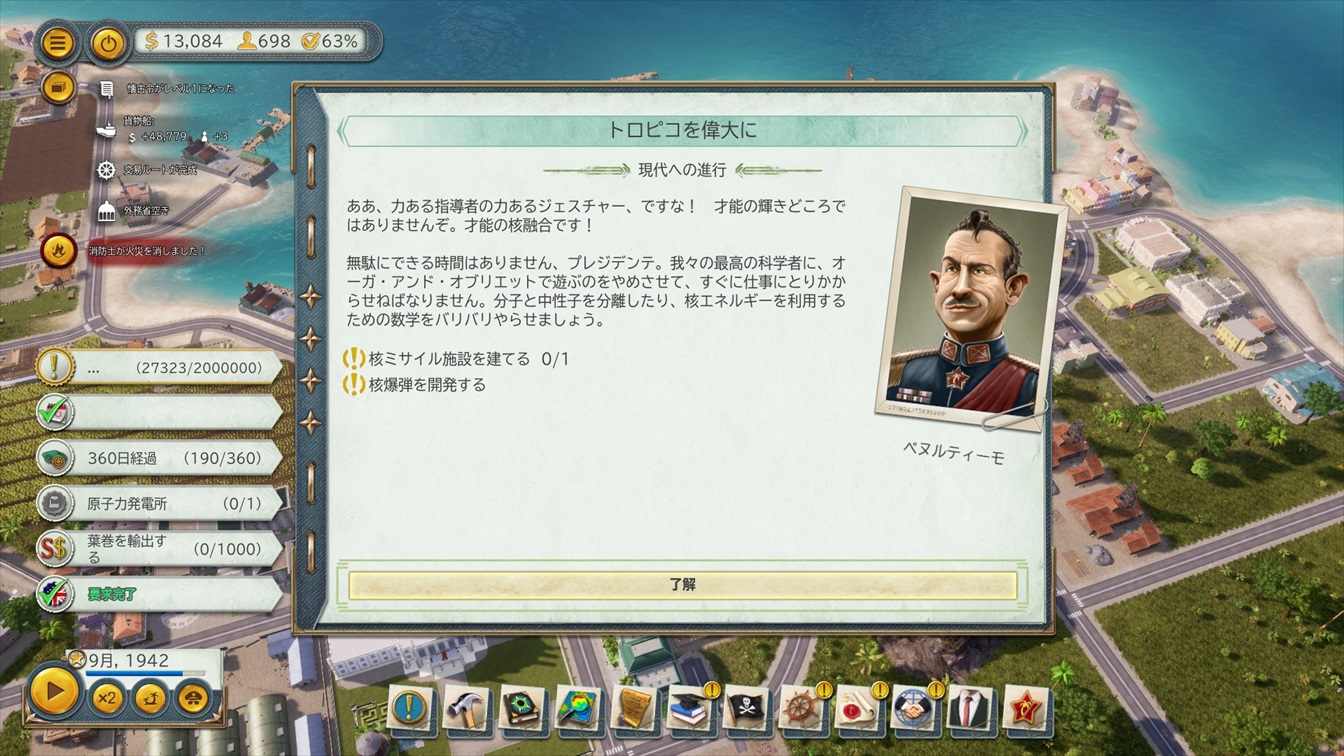This screenshot has height=756, width=1344.
Task: Click the officer cap and sunglasses button
Action: pyautogui.click(x=194, y=697)
